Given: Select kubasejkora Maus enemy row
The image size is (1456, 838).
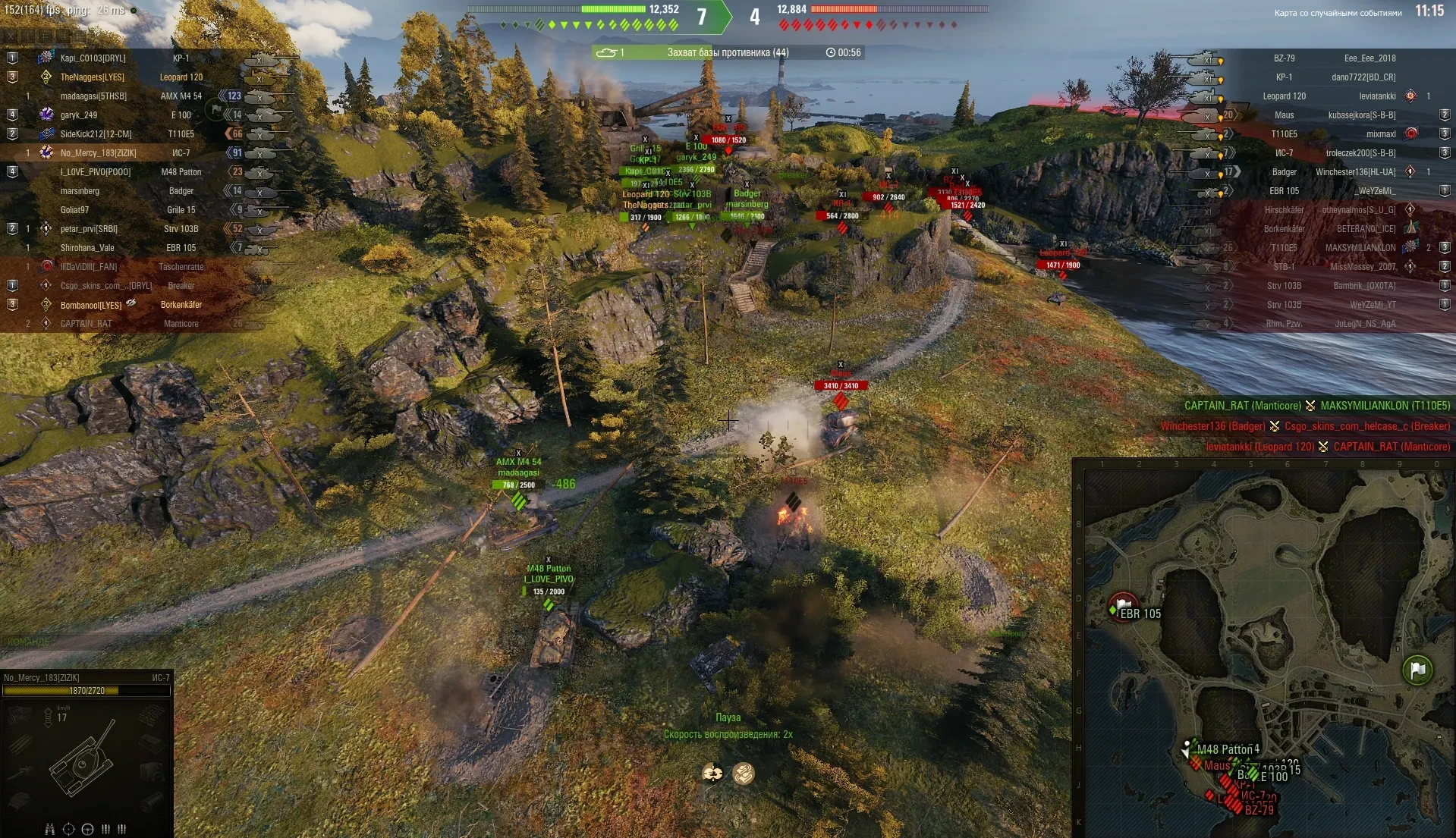Looking at the screenshot, I should (1335, 115).
